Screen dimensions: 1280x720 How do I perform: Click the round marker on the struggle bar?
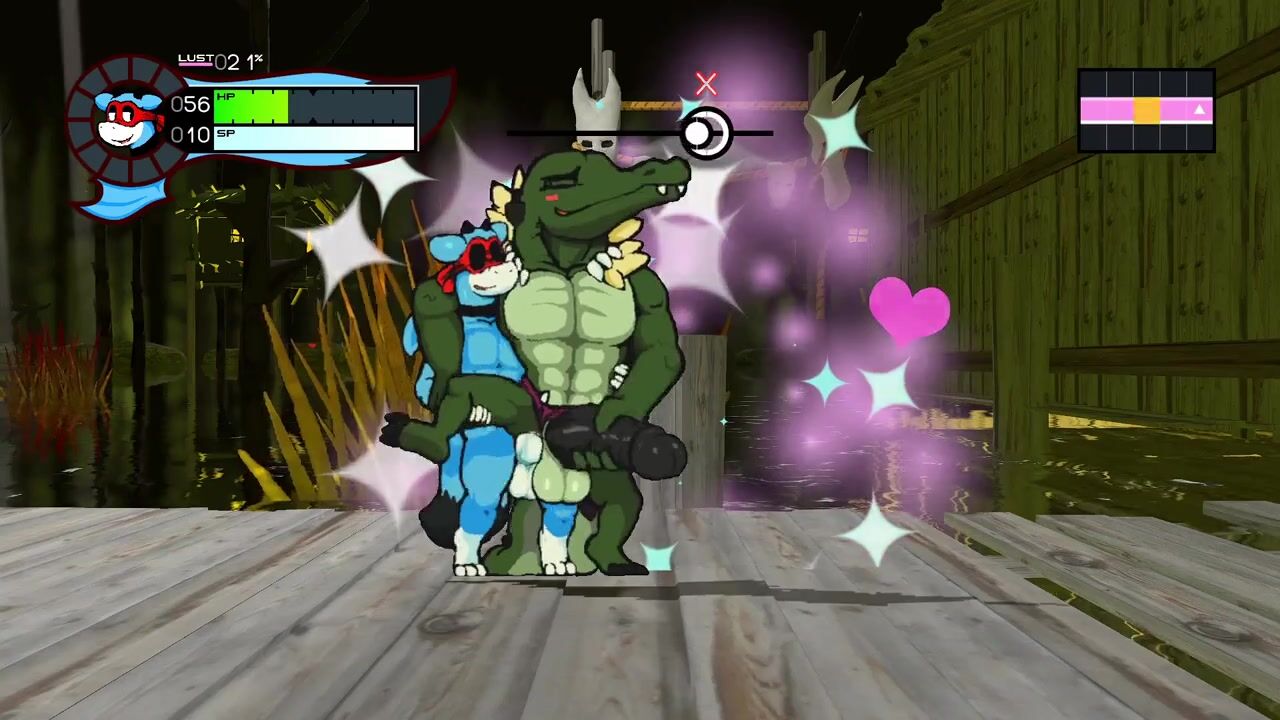coord(705,132)
